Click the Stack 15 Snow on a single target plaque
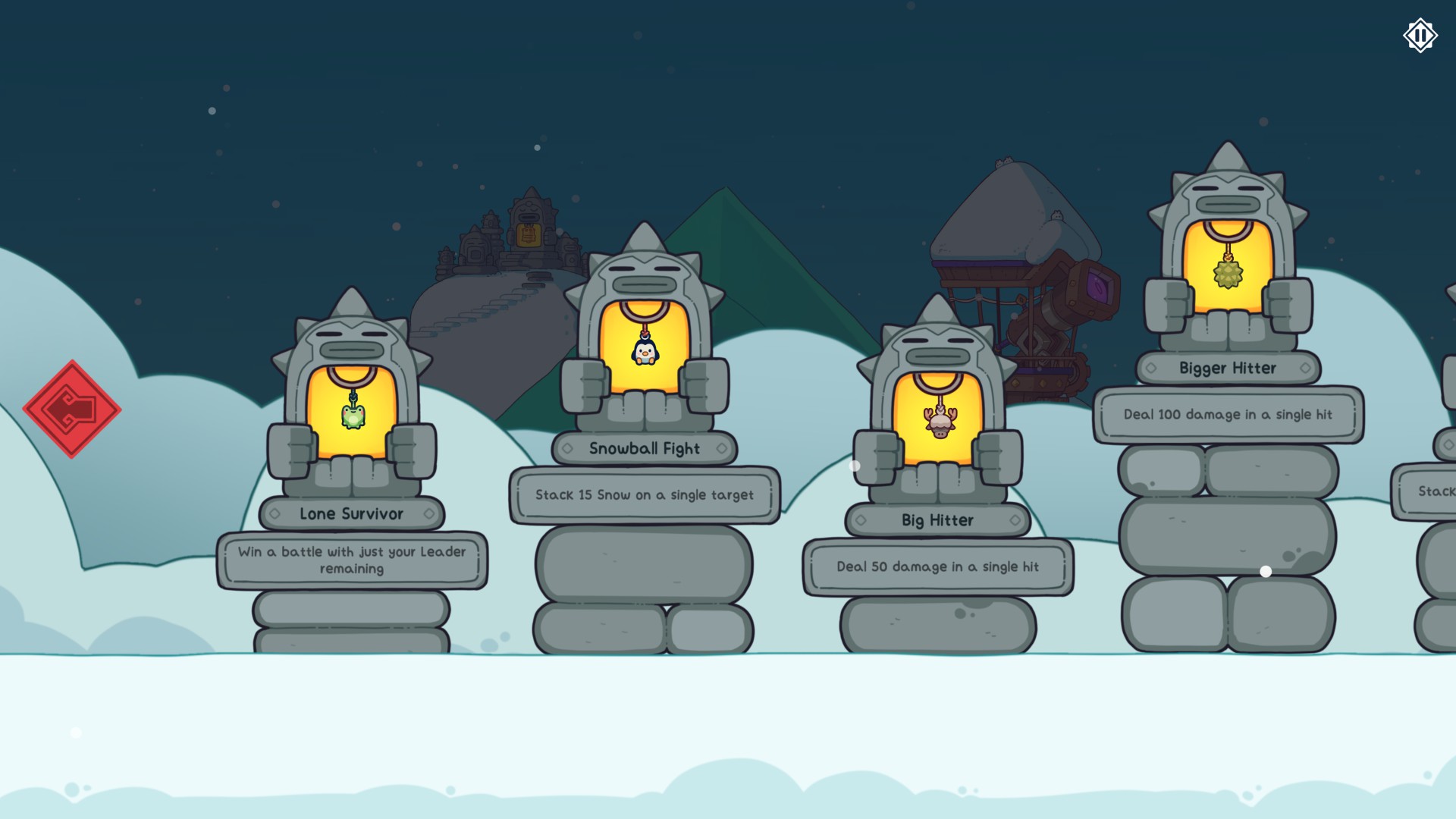The image size is (1456, 819). coord(644,495)
